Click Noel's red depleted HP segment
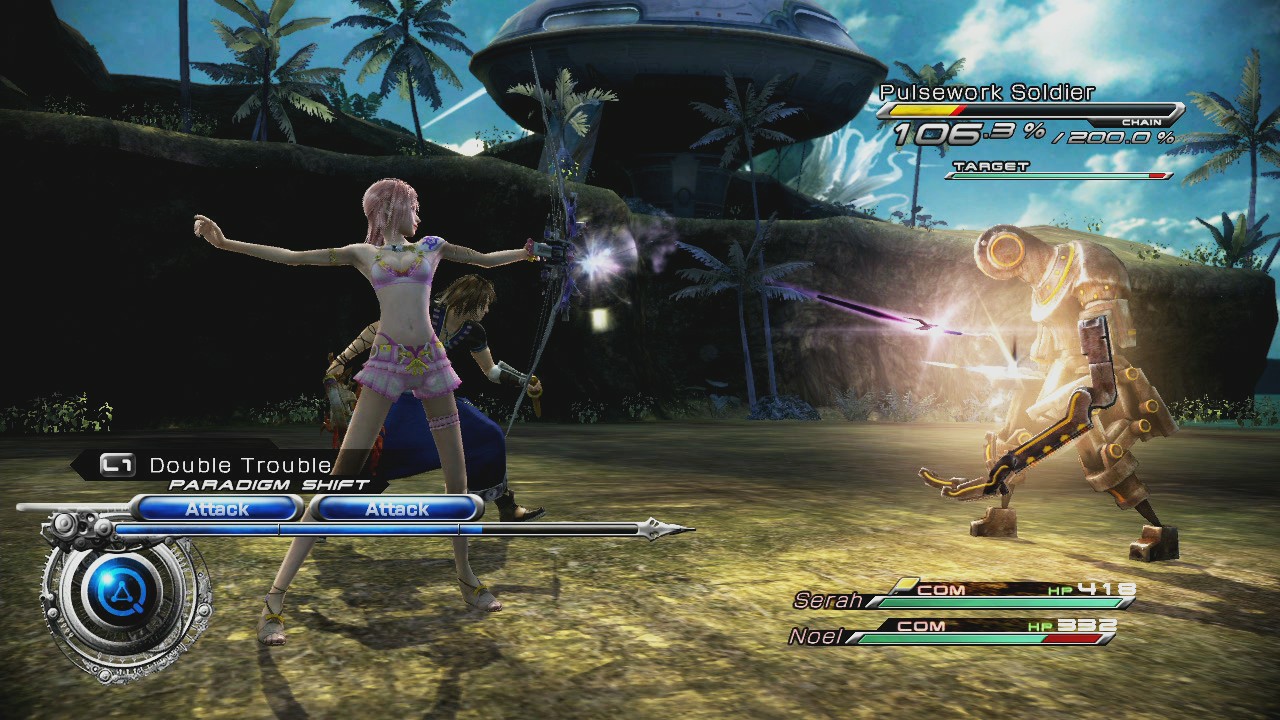Screen dimensions: 1280x720 [x=1074, y=638]
